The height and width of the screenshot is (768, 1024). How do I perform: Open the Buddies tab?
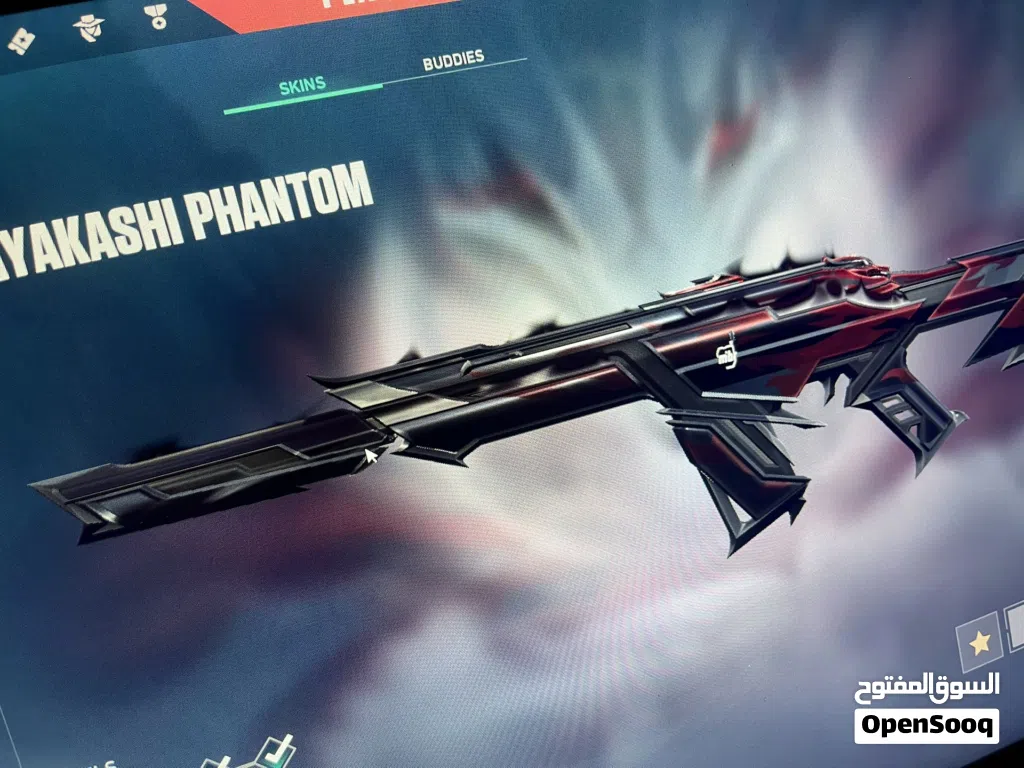click(453, 60)
